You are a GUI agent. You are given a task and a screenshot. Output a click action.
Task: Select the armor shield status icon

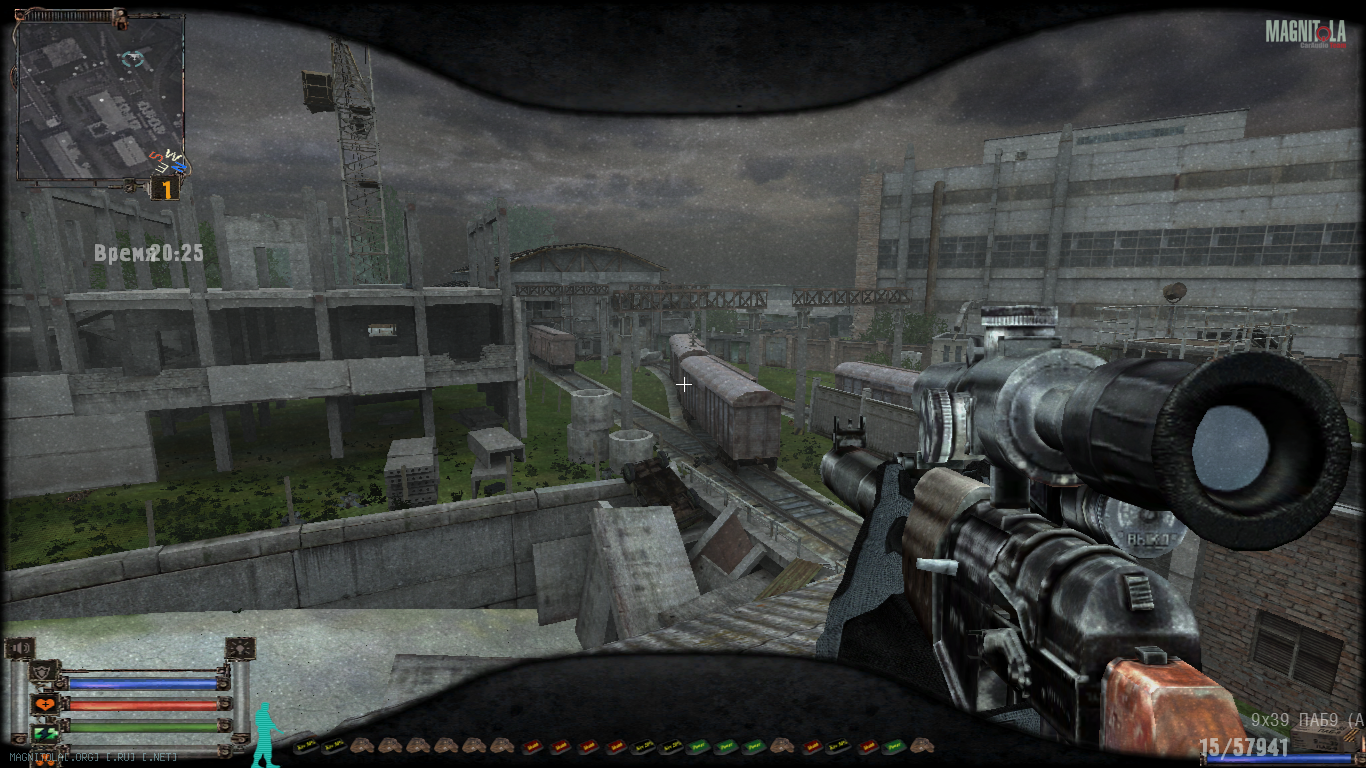[x=44, y=672]
